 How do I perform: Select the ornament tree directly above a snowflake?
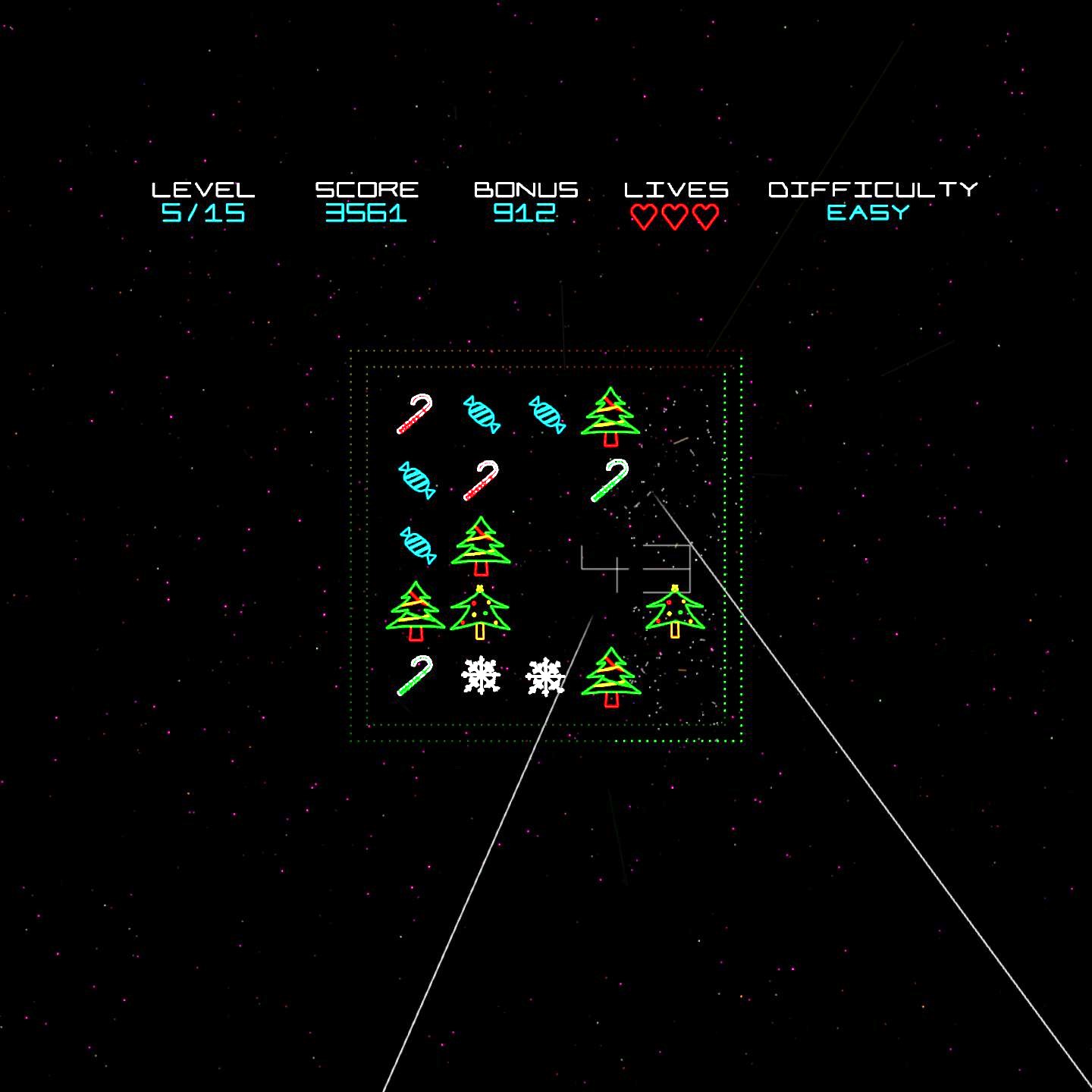pyautogui.click(x=480, y=611)
